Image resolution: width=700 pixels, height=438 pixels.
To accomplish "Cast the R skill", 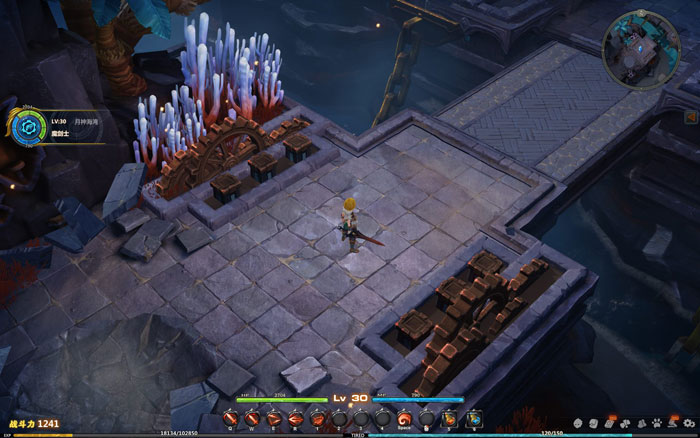I will pyautogui.click(x=295, y=419).
